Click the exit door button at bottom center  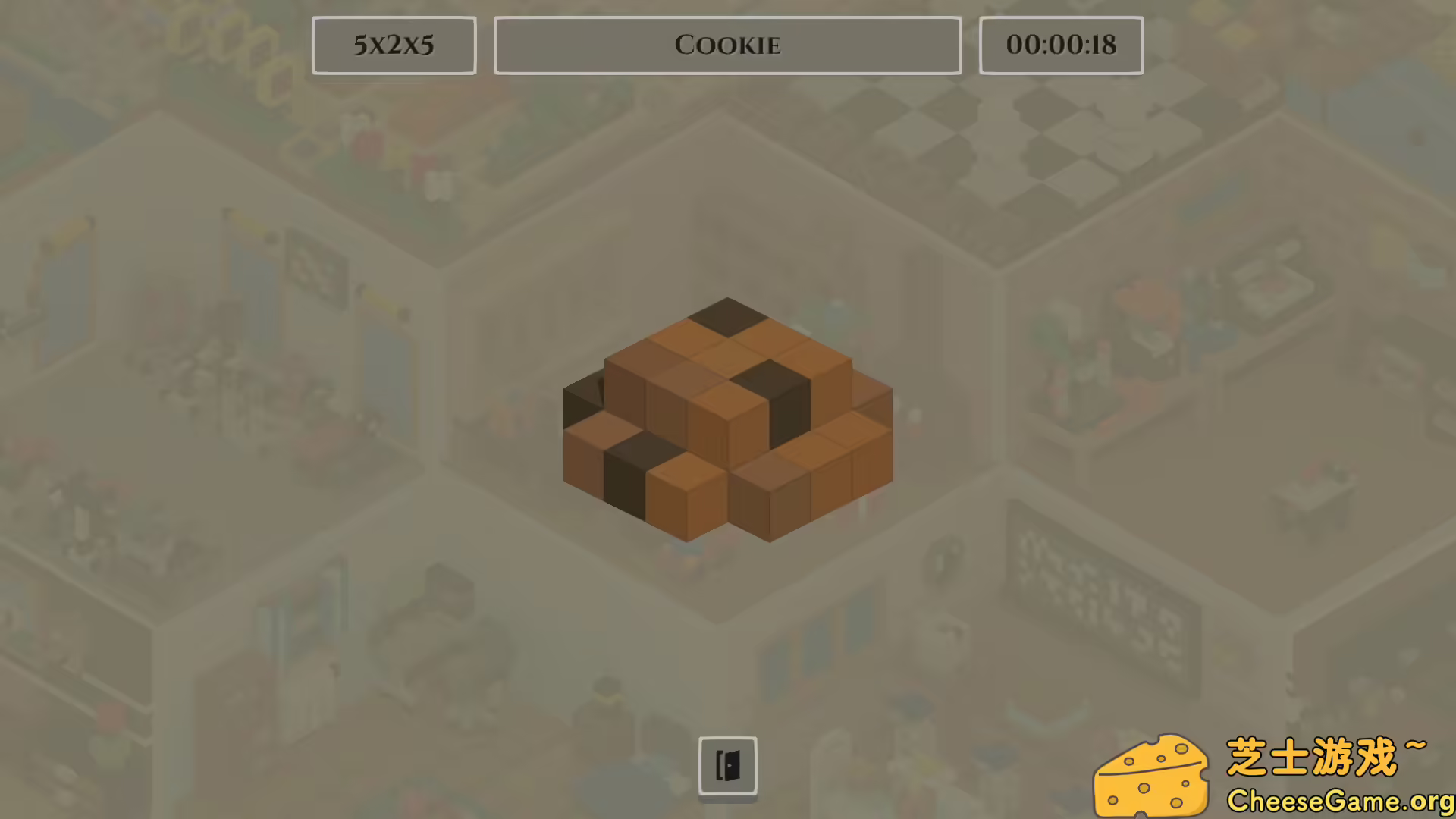(726, 765)
